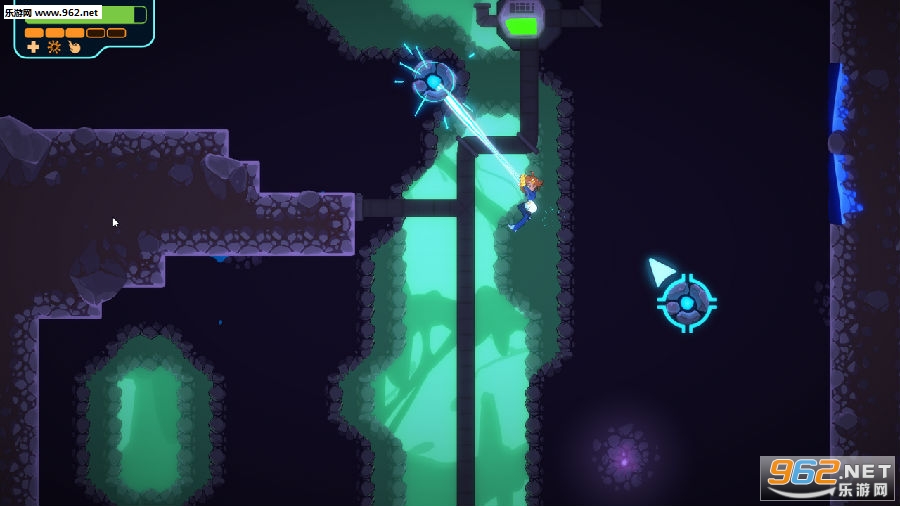Select the plus-shaped heal ability icon
Screen dimensions: 900x506
(x=33, y=47)
